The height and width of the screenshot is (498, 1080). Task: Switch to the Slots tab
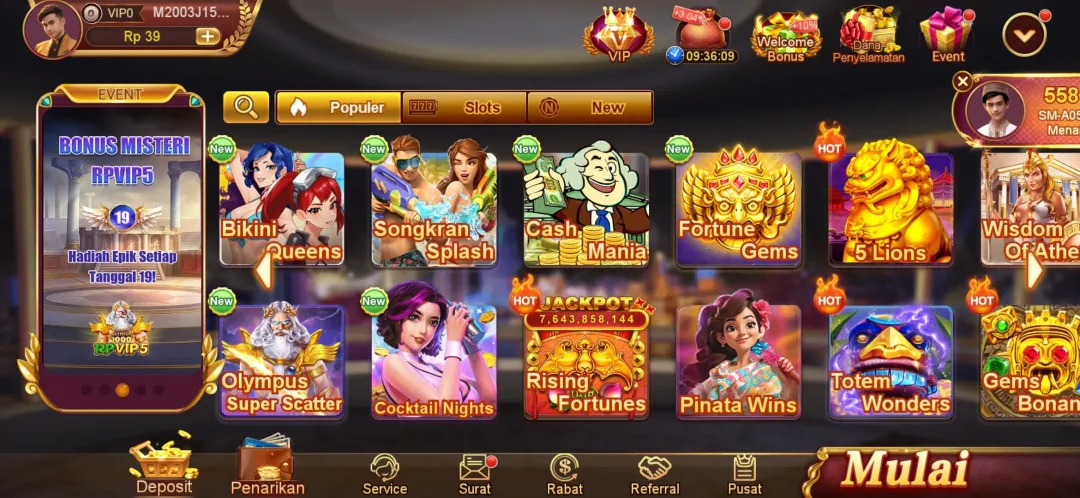click(x=465, y=107)
